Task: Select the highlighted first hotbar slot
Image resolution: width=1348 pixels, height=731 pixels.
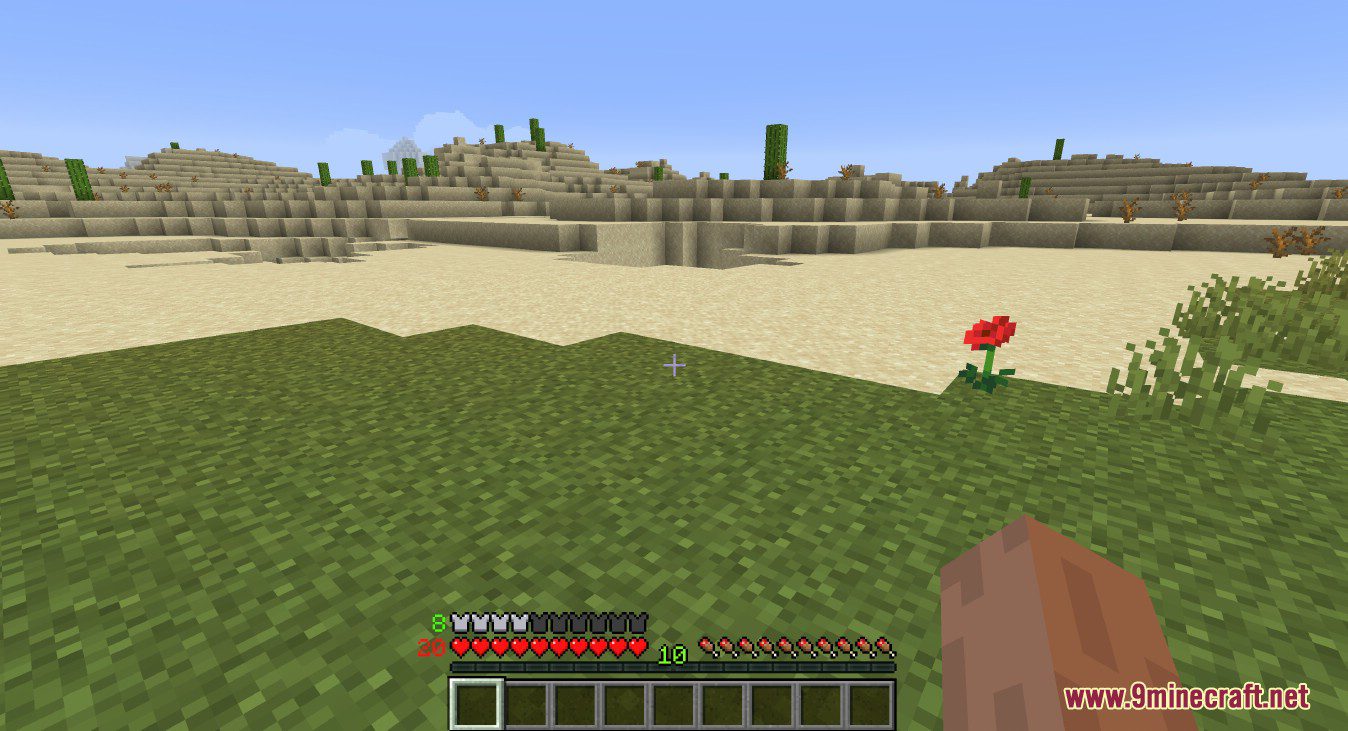Action: click(476, 701)
